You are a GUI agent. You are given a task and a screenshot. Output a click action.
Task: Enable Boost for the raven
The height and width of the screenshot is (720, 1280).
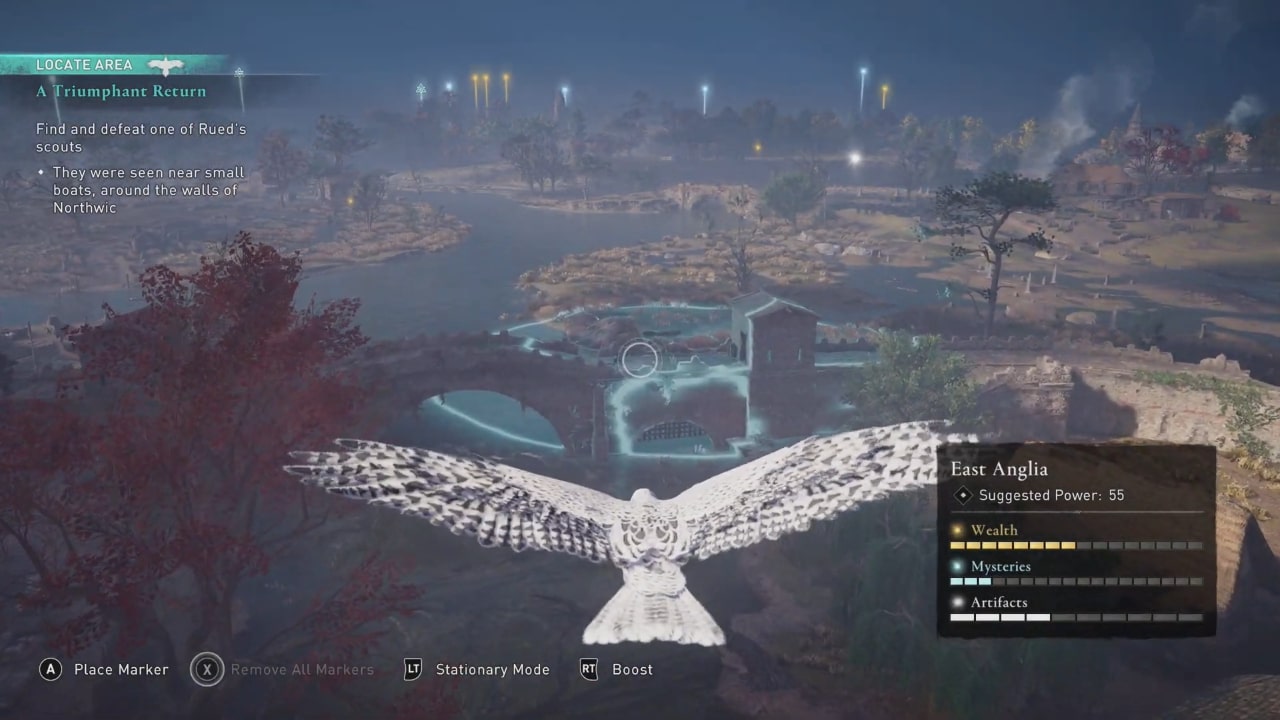[632, 669]
